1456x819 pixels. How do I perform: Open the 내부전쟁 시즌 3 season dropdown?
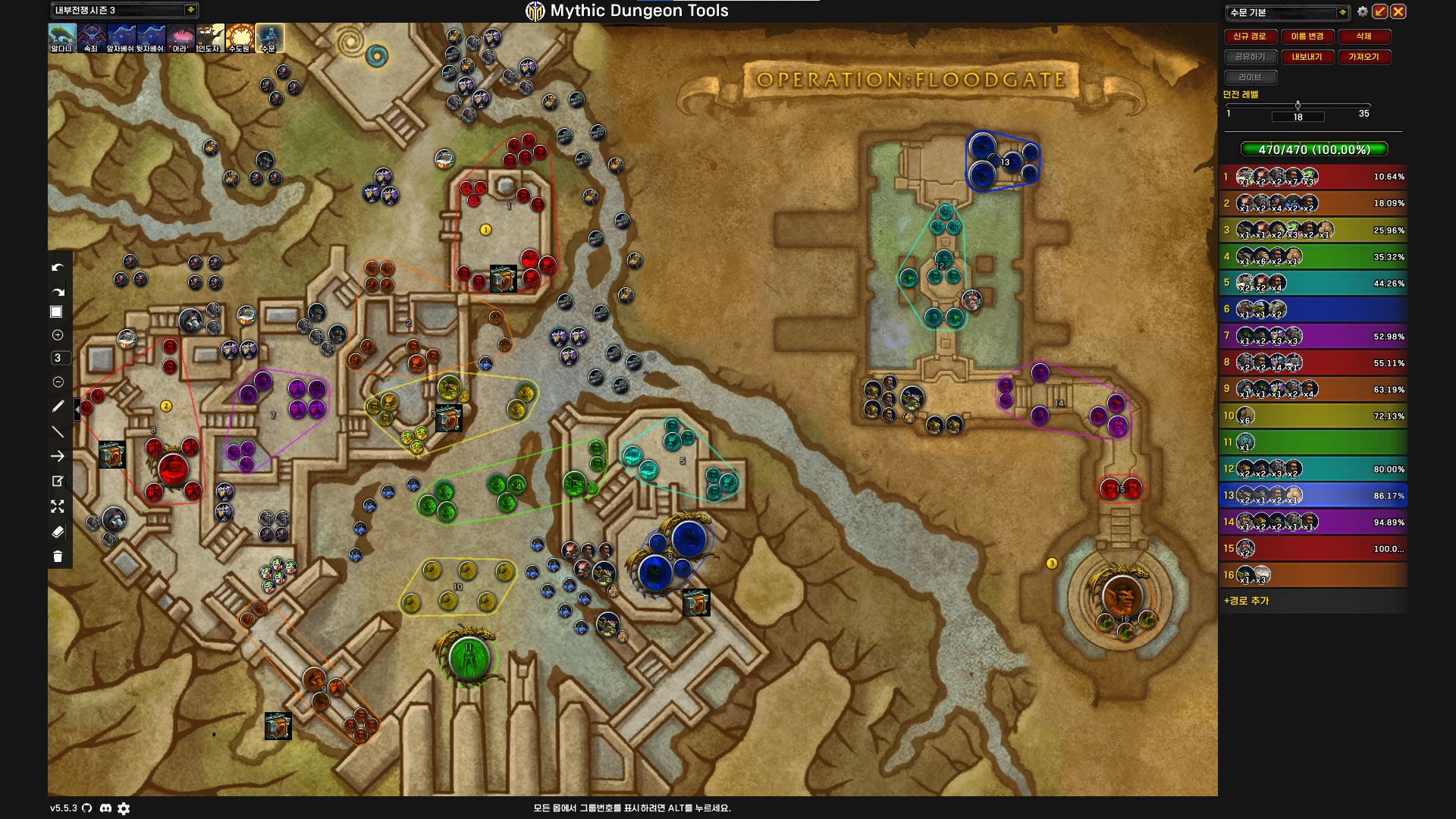click(x=190, y=10)
